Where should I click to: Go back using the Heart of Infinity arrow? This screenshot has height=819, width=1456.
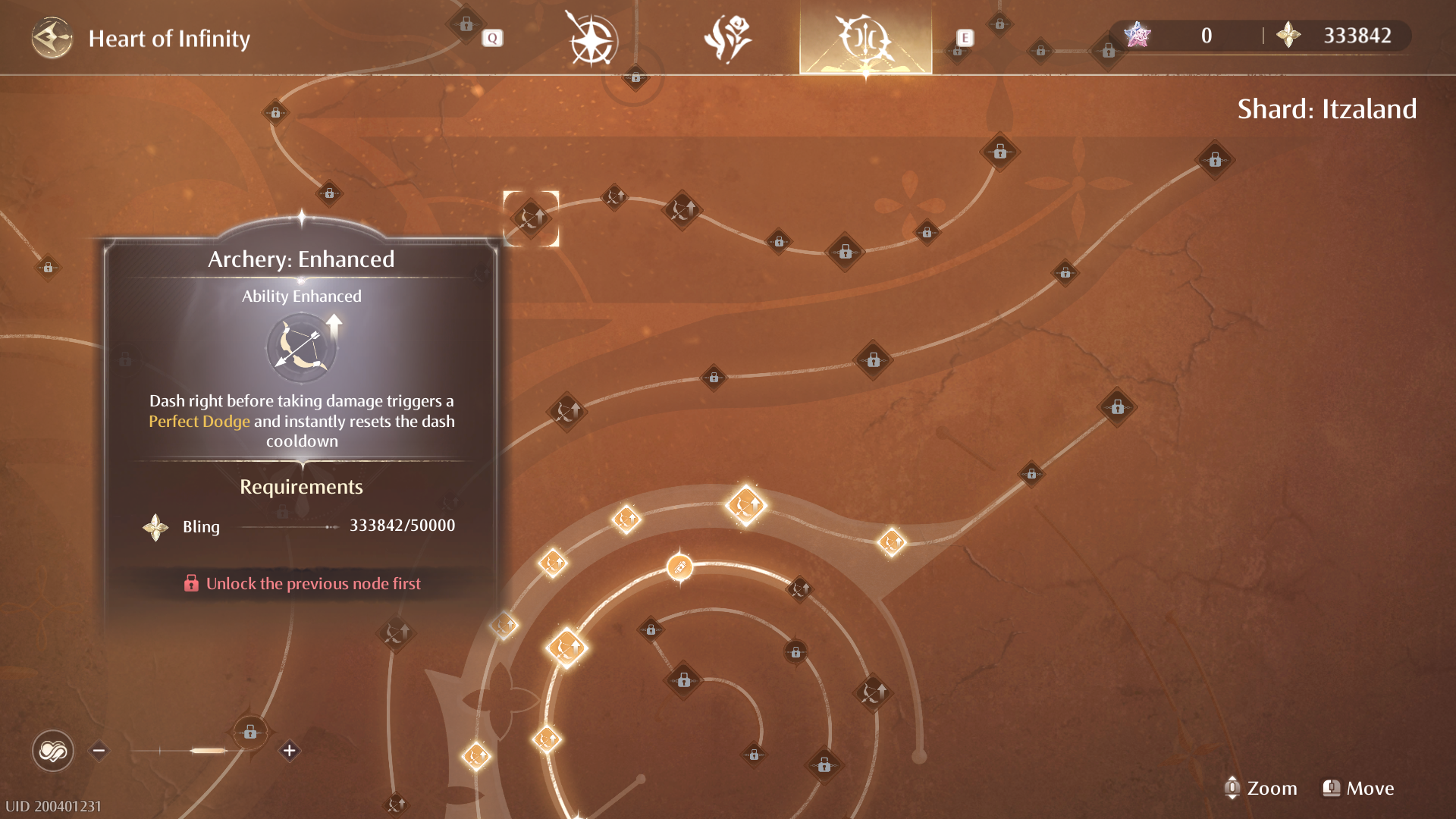tap(52, 38)
